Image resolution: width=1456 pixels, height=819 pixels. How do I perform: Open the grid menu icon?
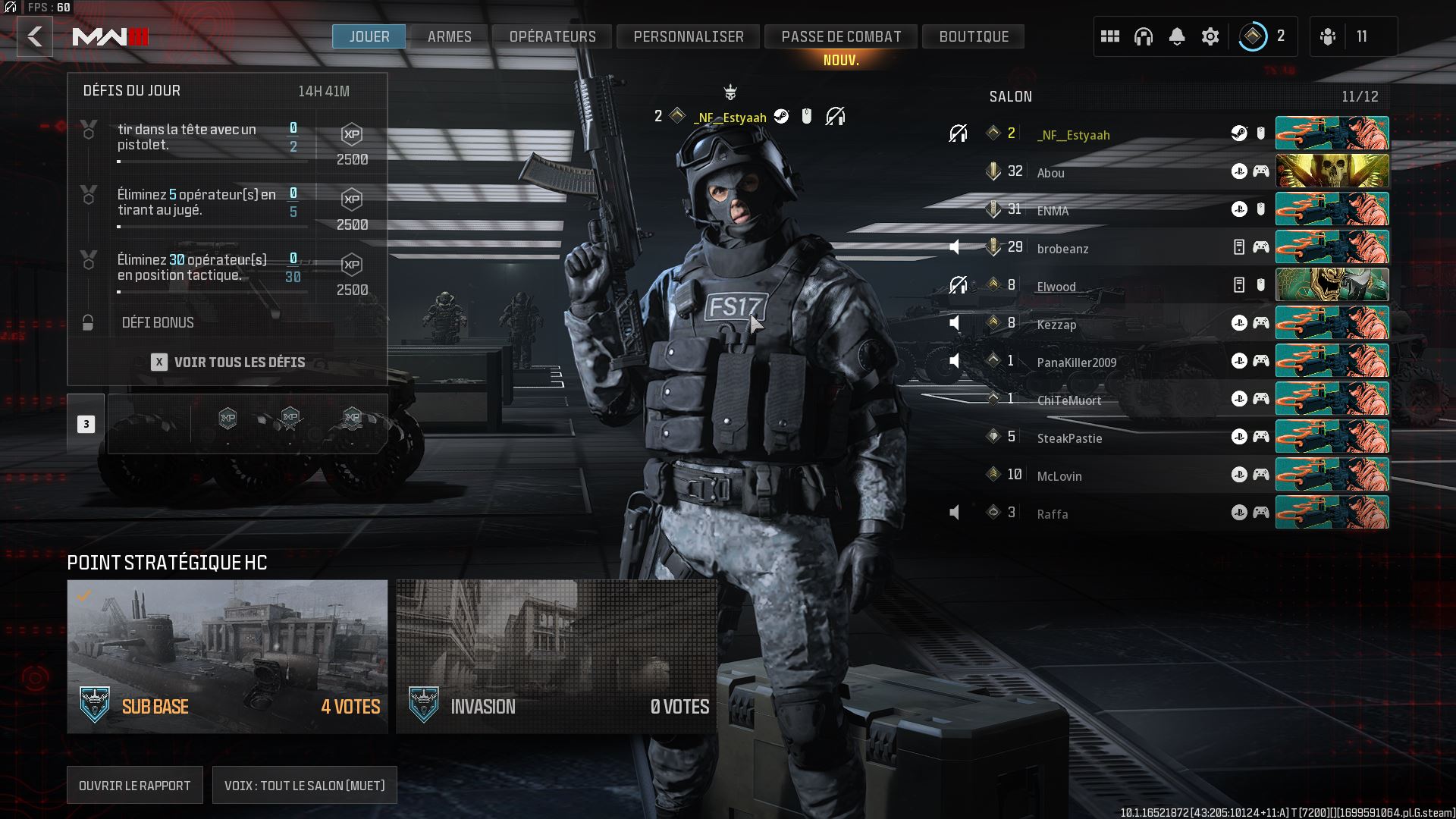point(1110,36)
